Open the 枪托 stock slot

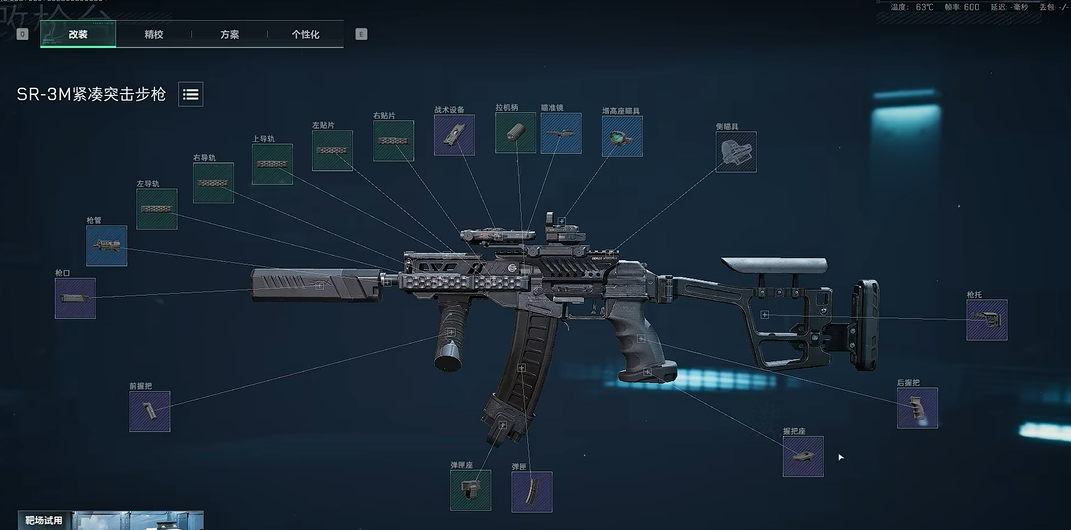[x=986, y=320]
